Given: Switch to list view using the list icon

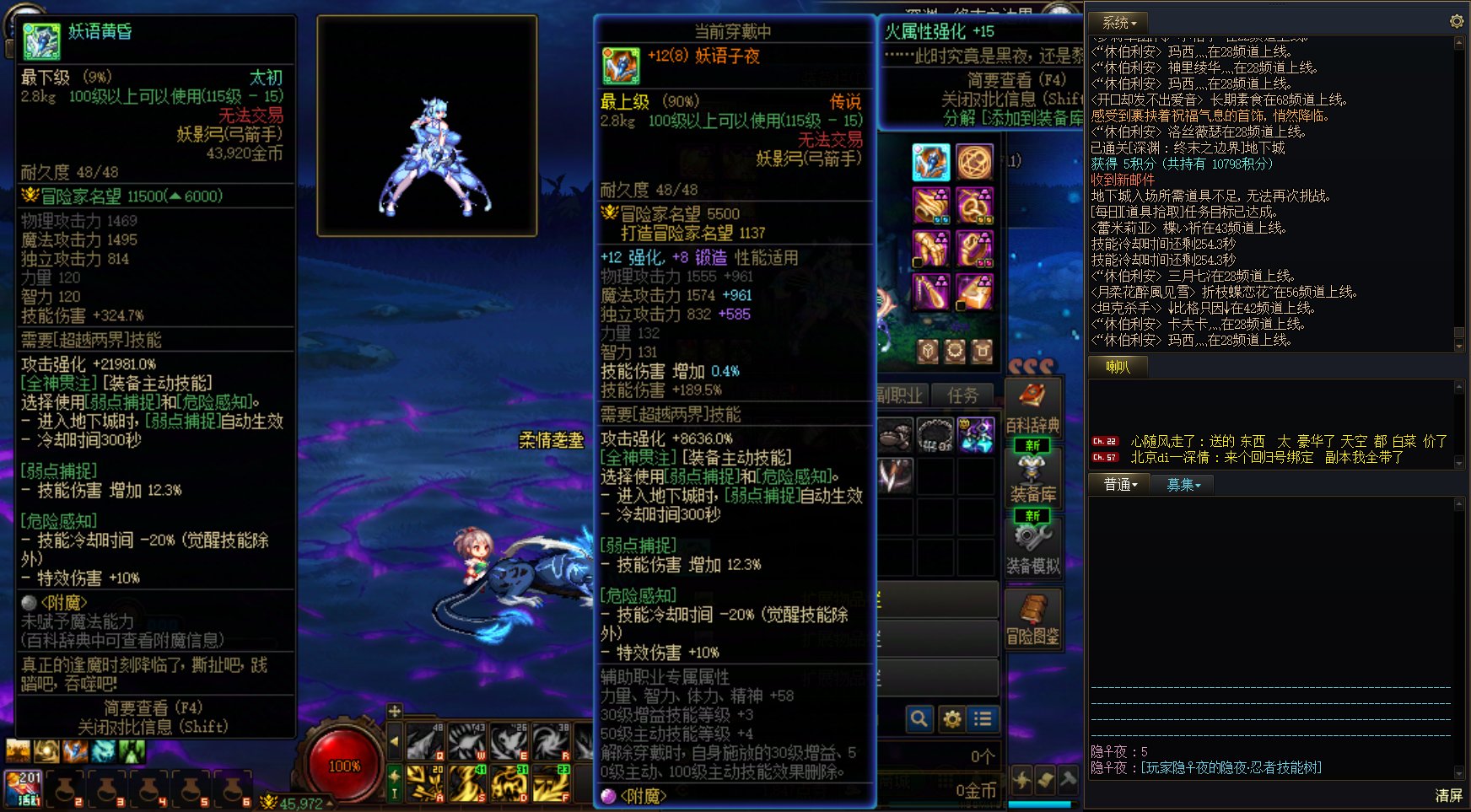Looking at the screenshot, I should [x=982, y=719].
